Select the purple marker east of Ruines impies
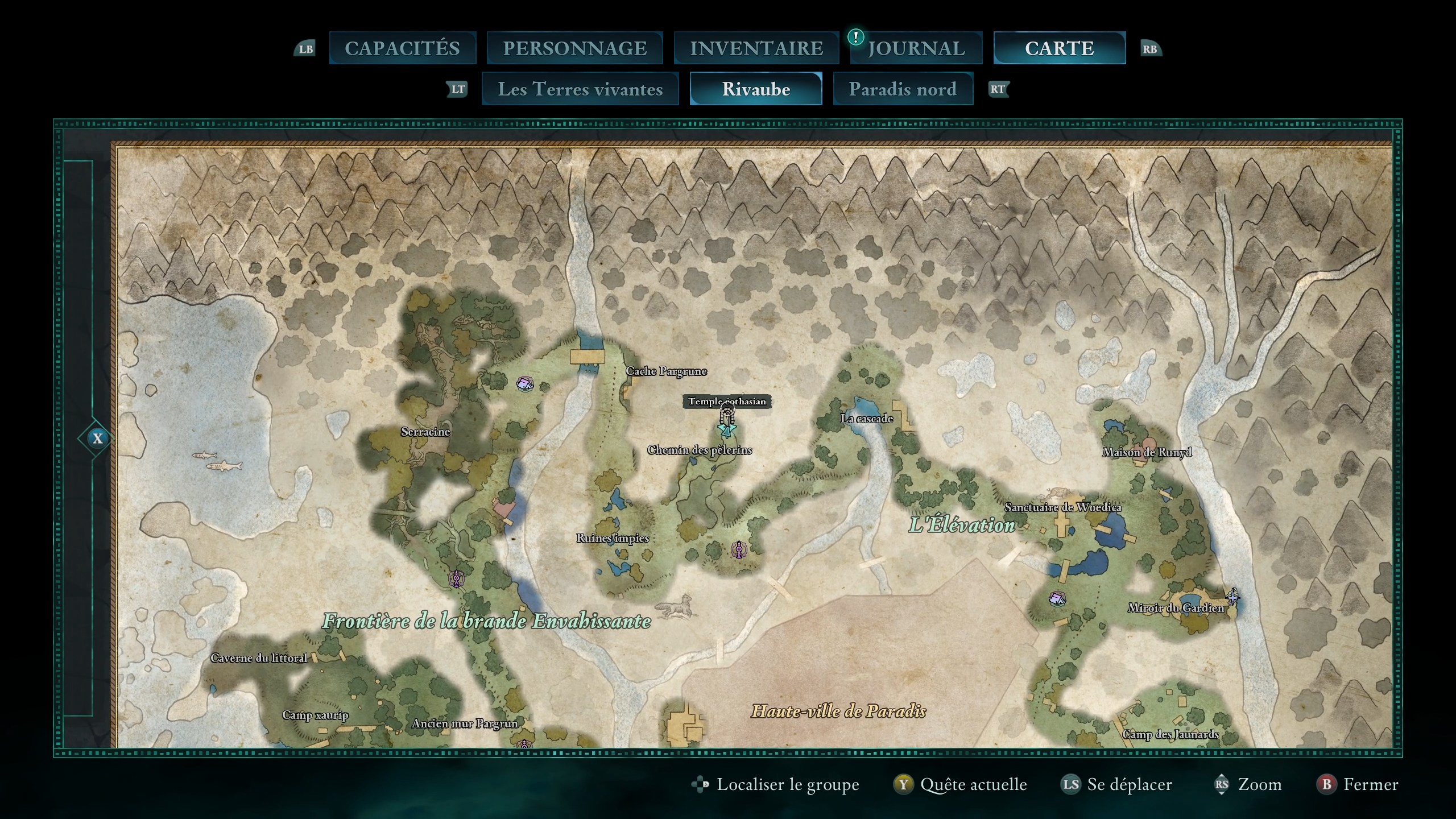The height and width of the screenshot is (819, 1456). 738,549
